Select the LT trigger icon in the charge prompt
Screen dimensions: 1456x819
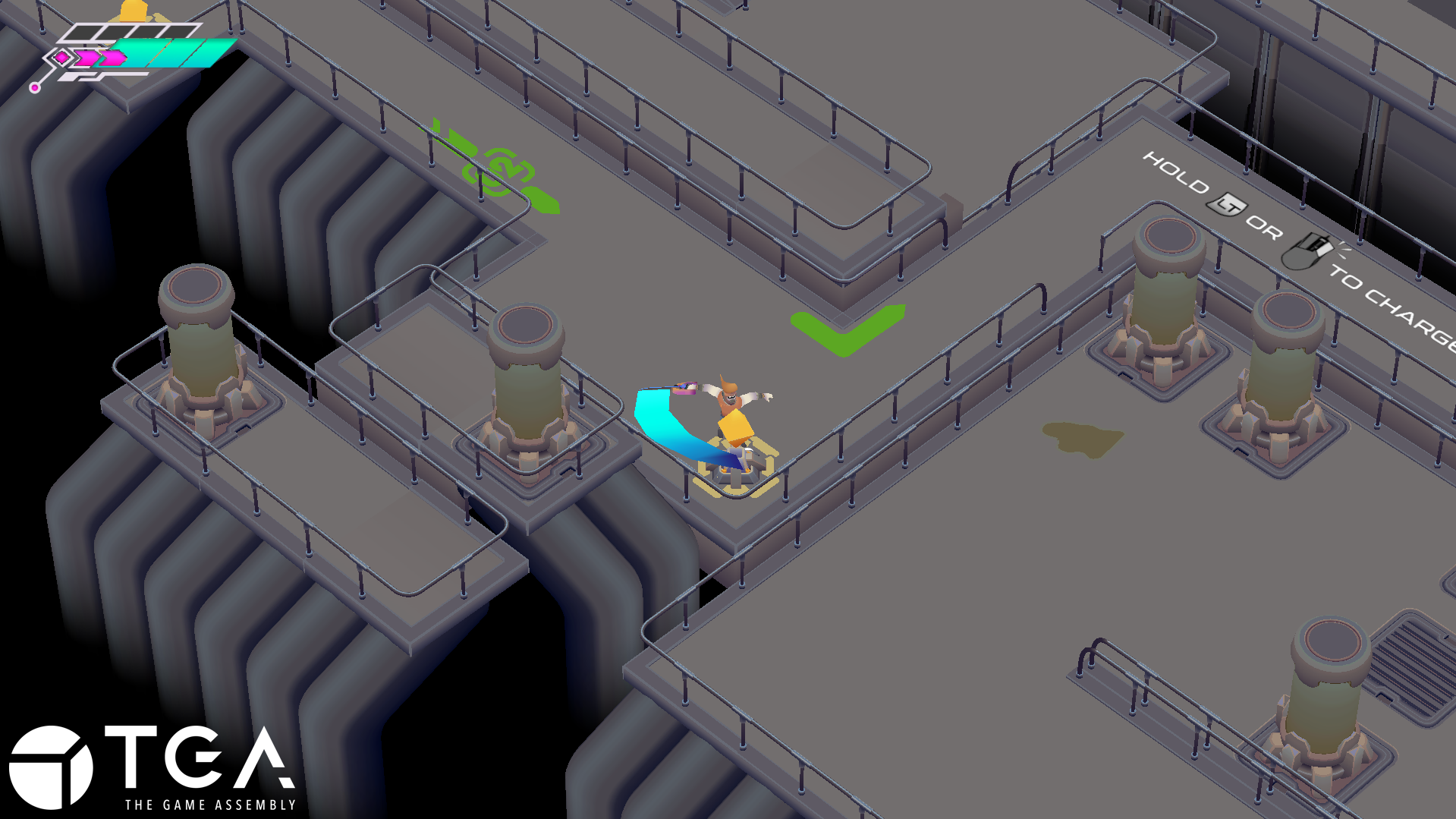tap(1228, 205)
